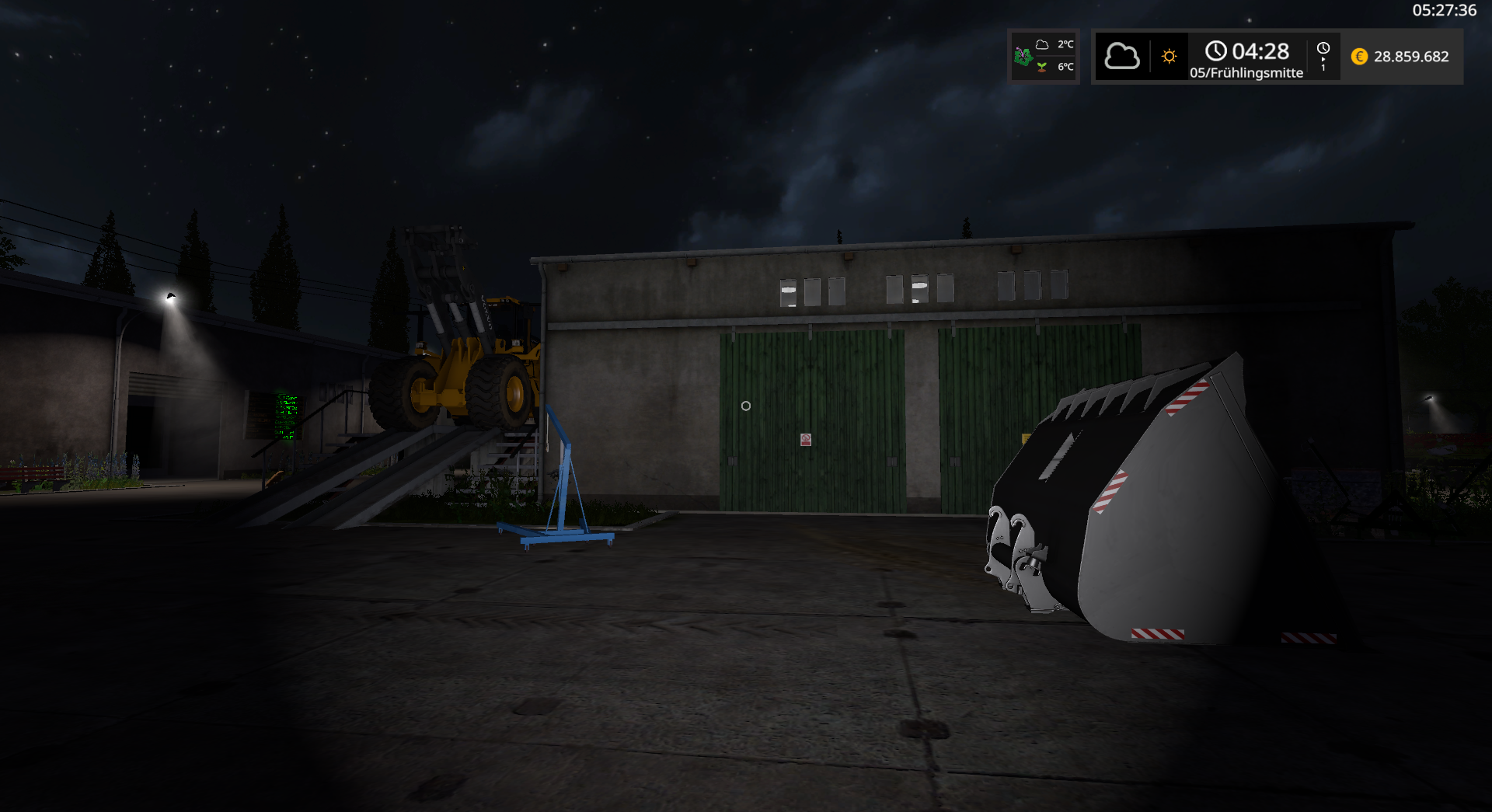Click the green seedling soil temperature icon
The height and width of the screenshot is (812, 1492).
1042,68
